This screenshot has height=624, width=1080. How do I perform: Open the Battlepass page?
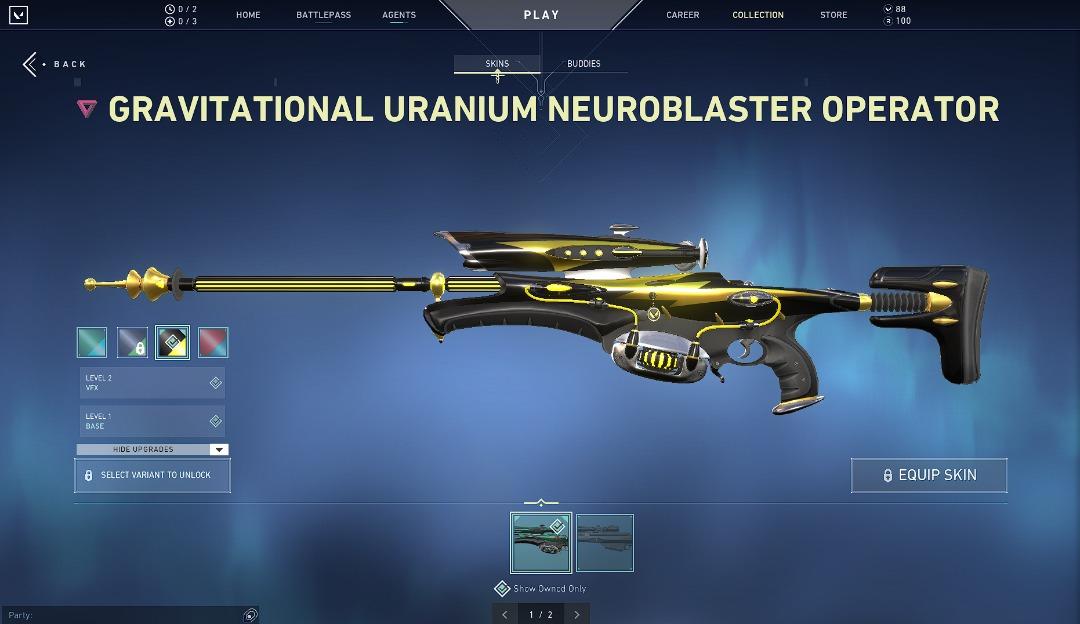tap(323, 15)
